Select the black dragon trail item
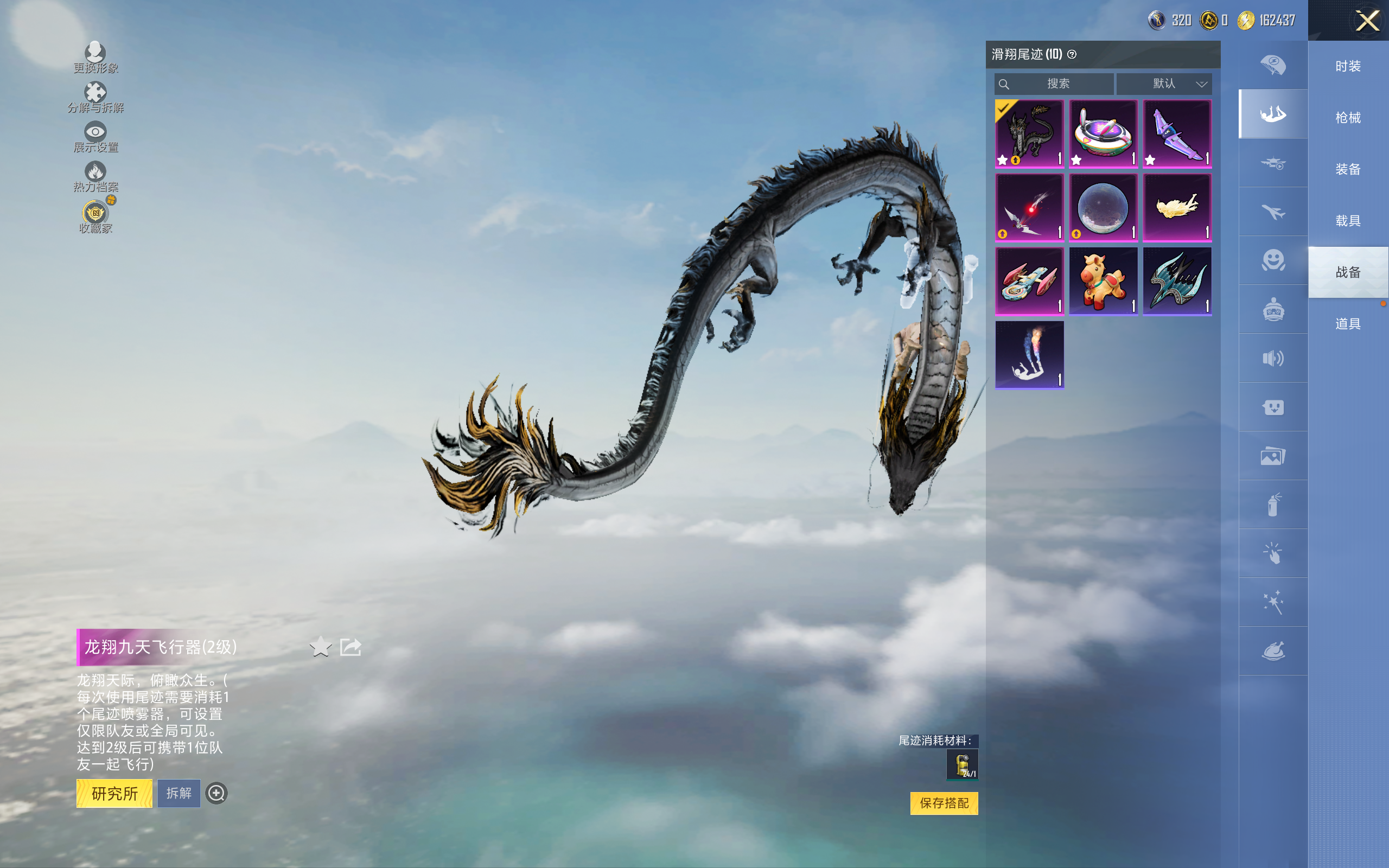 [x=1029, y=134]
